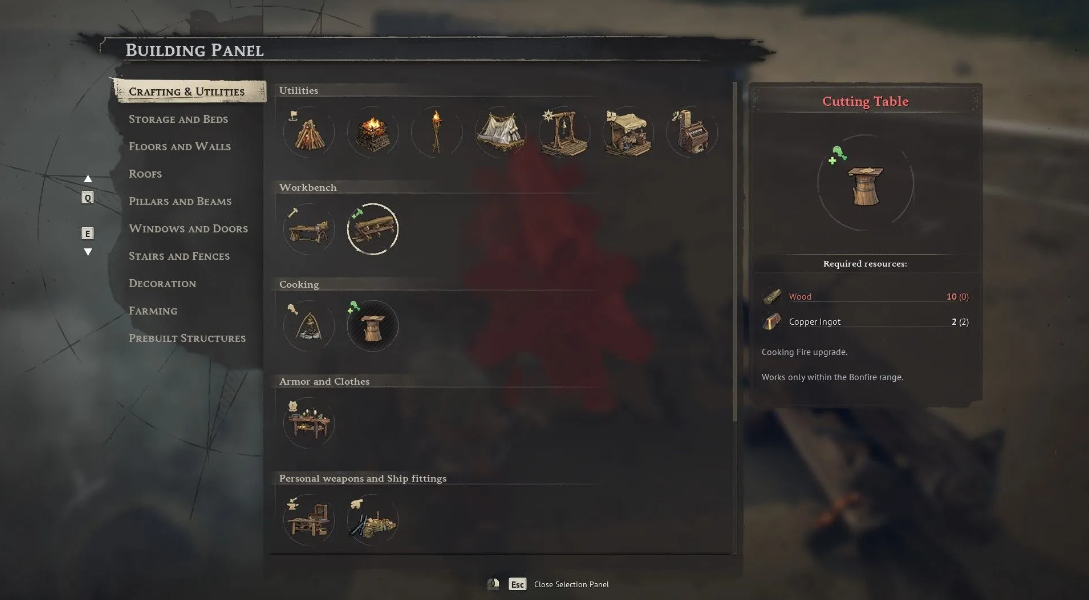Viewport: 1089px width, 600px height.
Task: Choose the highlighted workbench upgrade icon
Action: click(x=372, y=229)
